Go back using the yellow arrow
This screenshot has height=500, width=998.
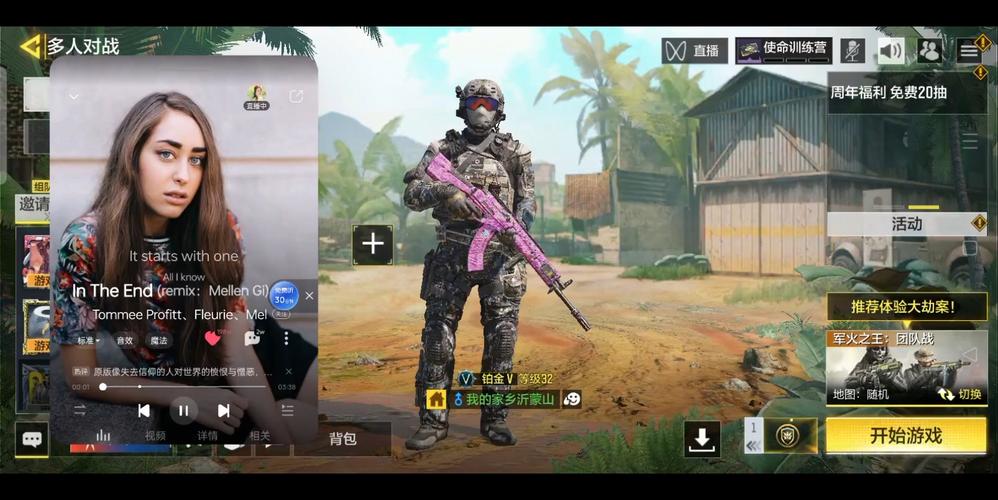(30, 46)
